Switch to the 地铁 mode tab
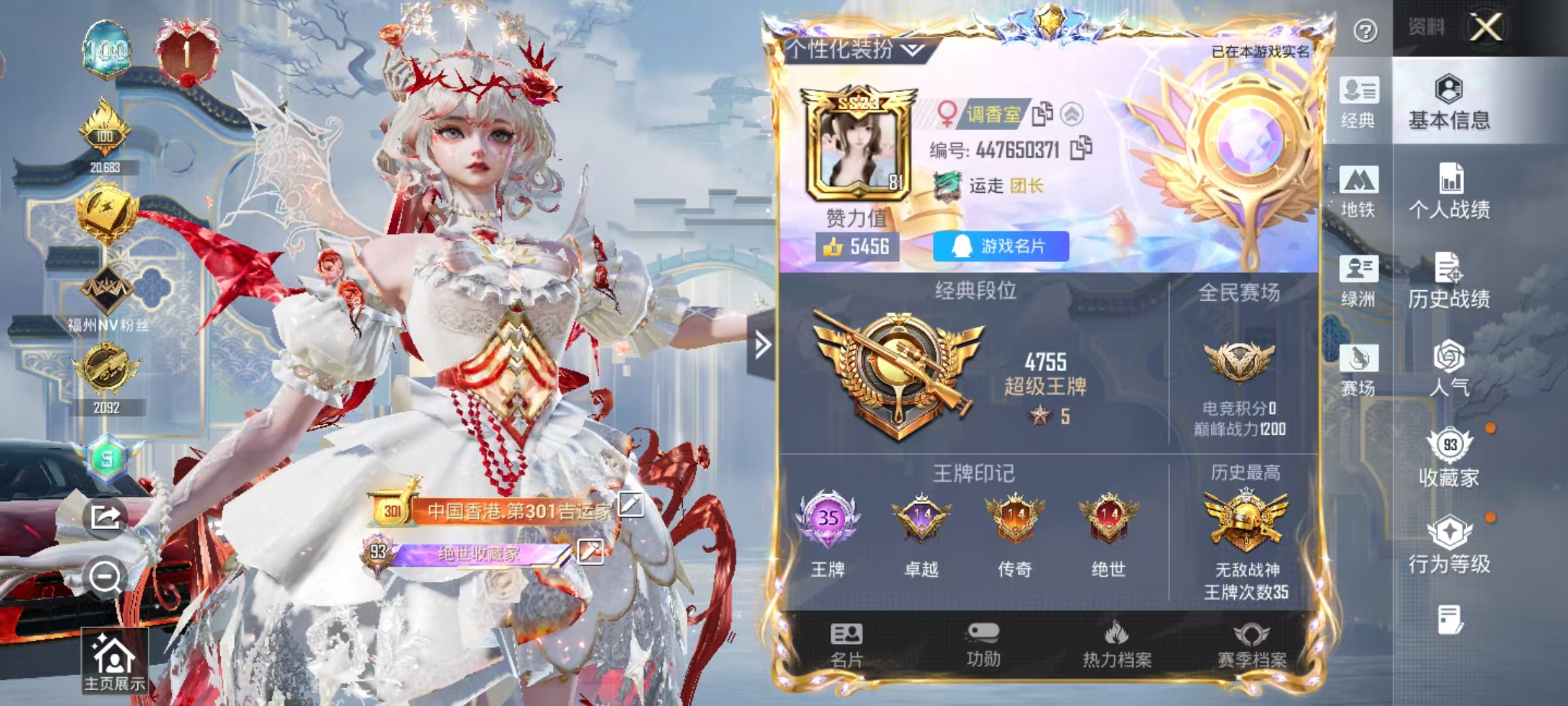The width and height of the screenshot is (1568, 706). pos(1358,192)
